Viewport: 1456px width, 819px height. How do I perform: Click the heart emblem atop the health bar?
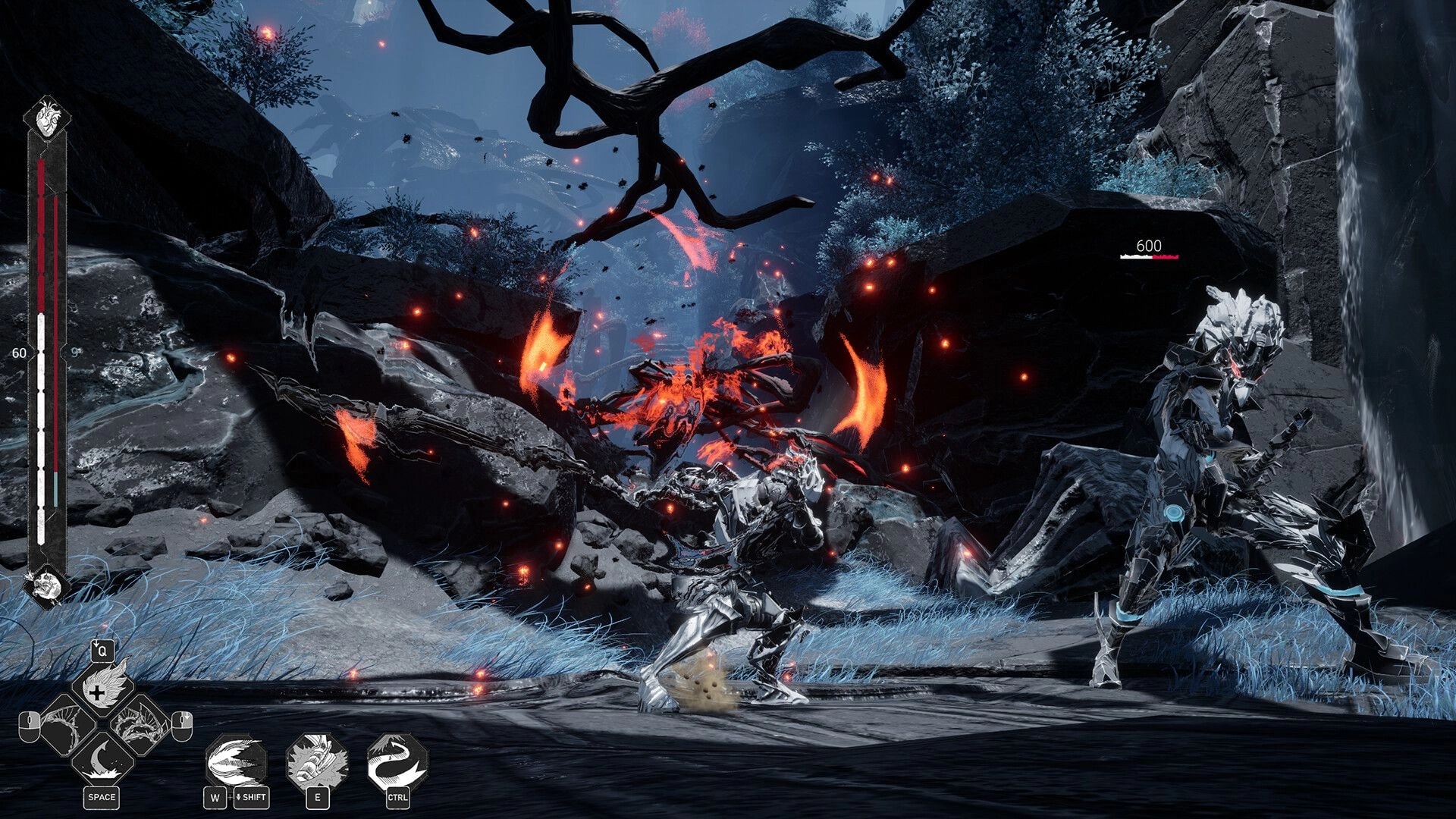[x=47, y=118]
